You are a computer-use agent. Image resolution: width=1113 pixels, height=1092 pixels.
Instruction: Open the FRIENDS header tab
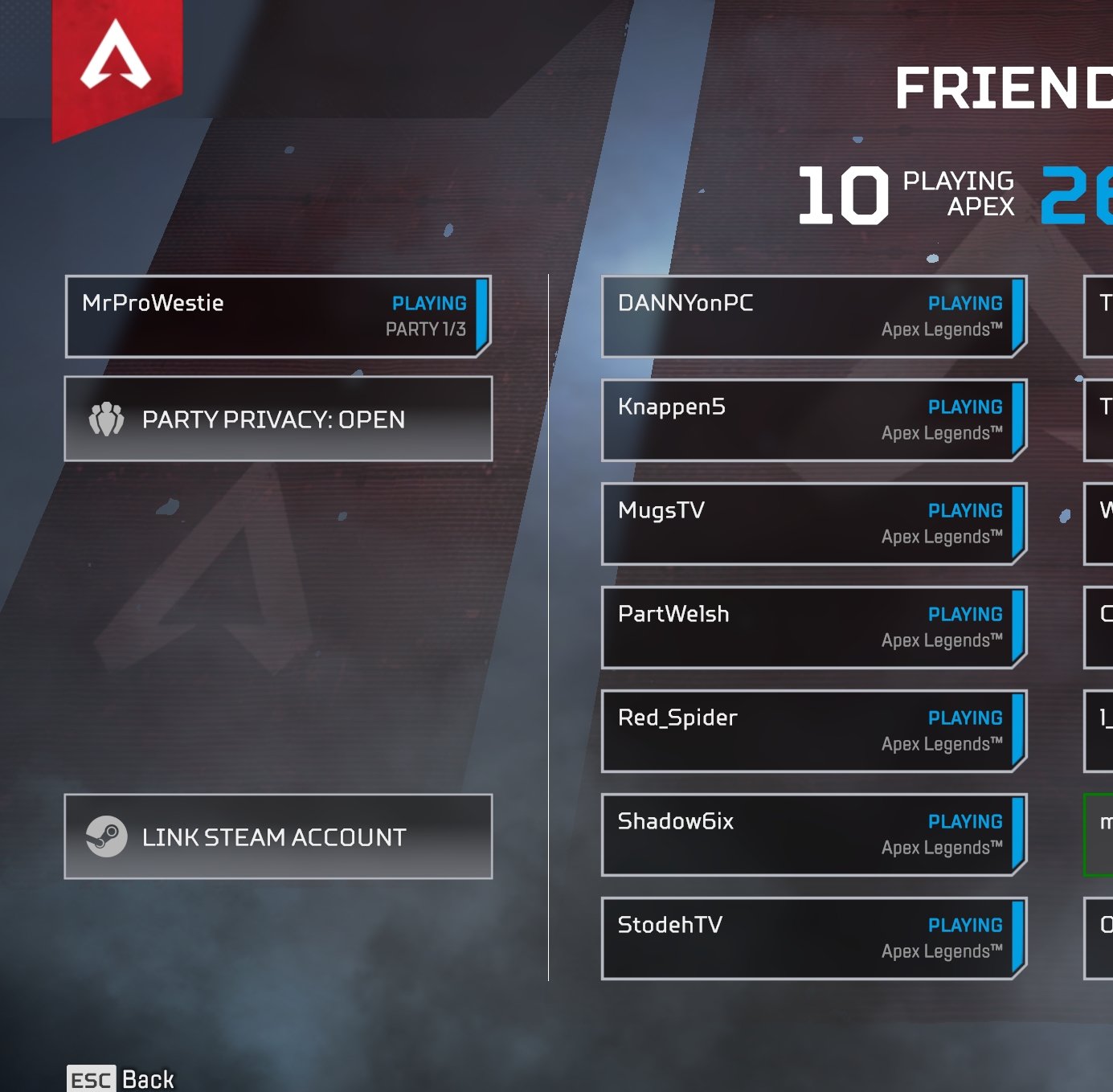(1005, 87)
